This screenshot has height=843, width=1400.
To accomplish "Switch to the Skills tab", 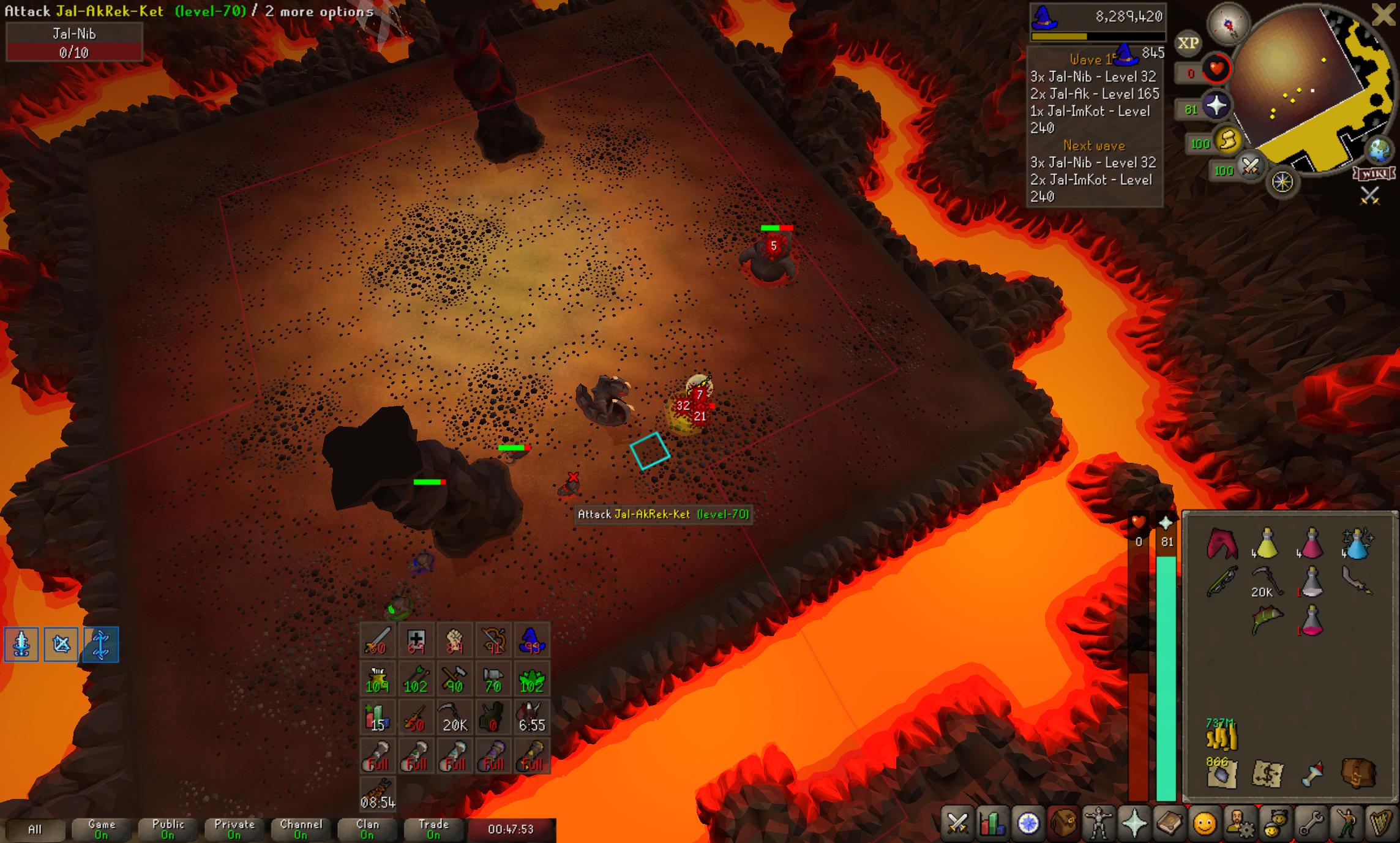I will click(x=992, y=823).
